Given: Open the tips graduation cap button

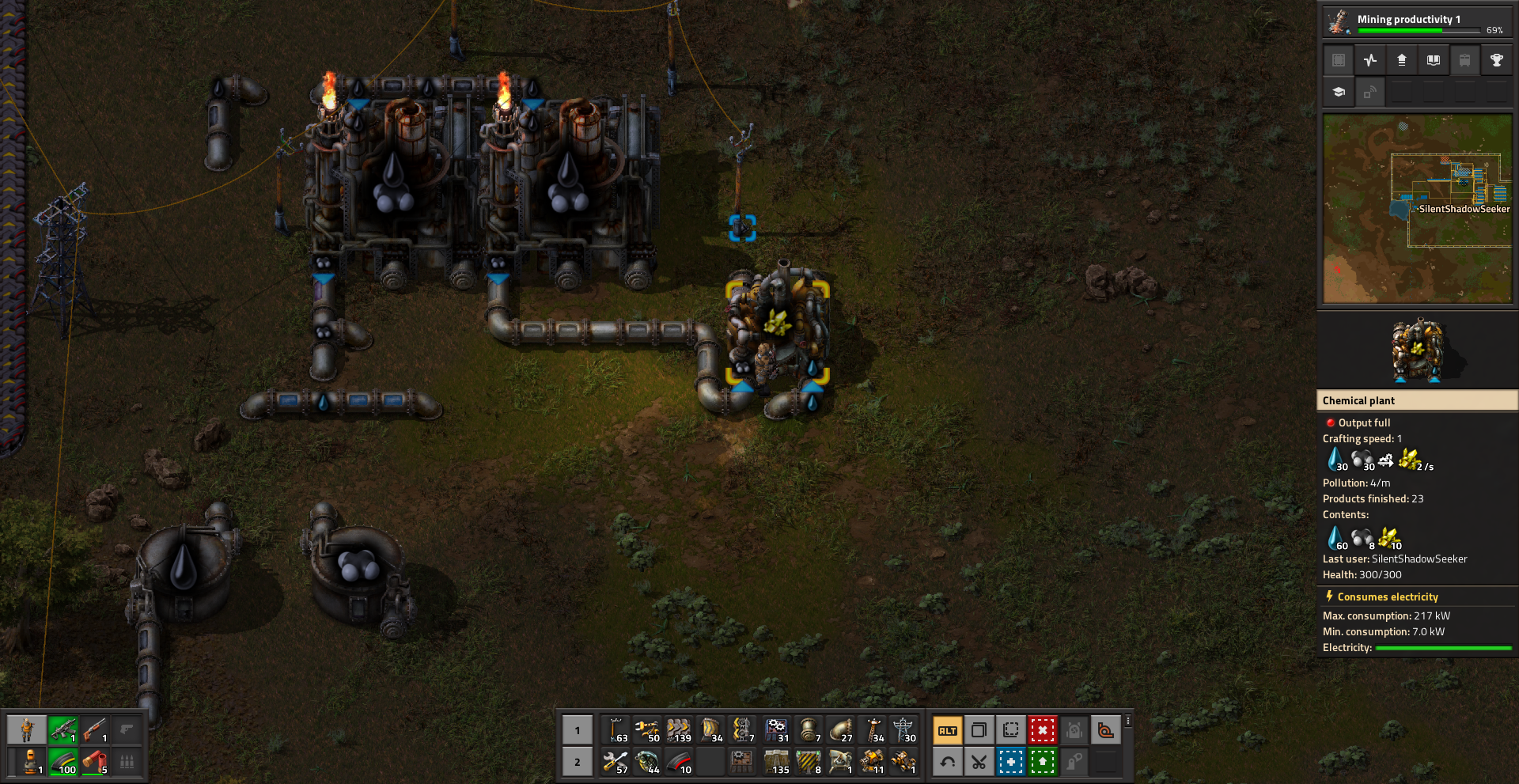Looking at the screenshot, I should tap(1339, 93).
